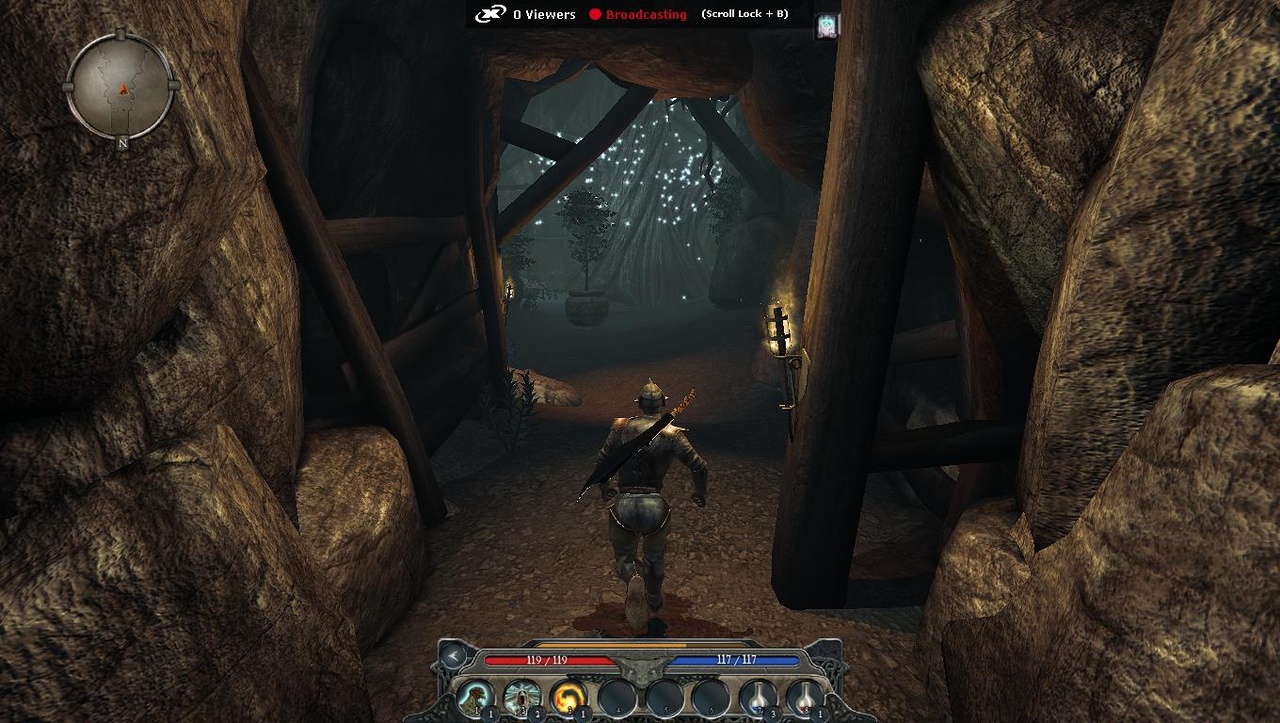1280x723 pixels.
Task: Click the 119/119 health readout
Action: [546, 660]
